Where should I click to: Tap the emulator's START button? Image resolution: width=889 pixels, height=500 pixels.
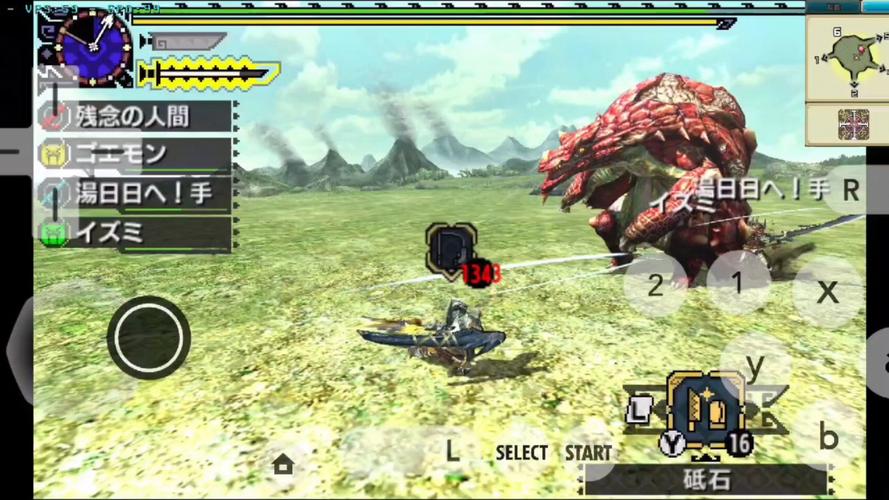(x=588, y=453)
